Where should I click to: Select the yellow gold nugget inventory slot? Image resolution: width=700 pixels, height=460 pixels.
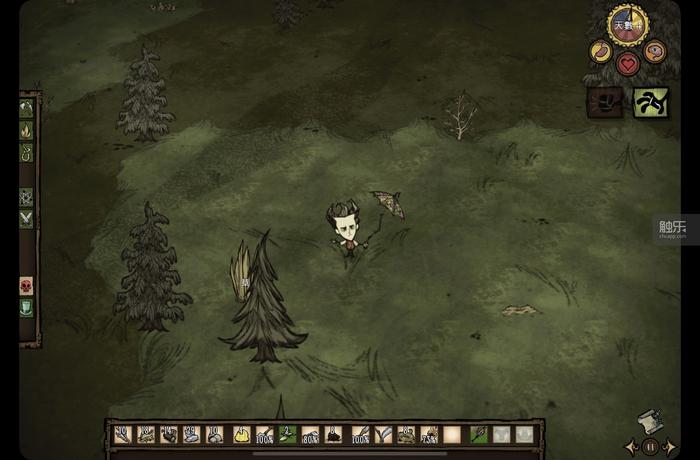[x=241, y=435]
